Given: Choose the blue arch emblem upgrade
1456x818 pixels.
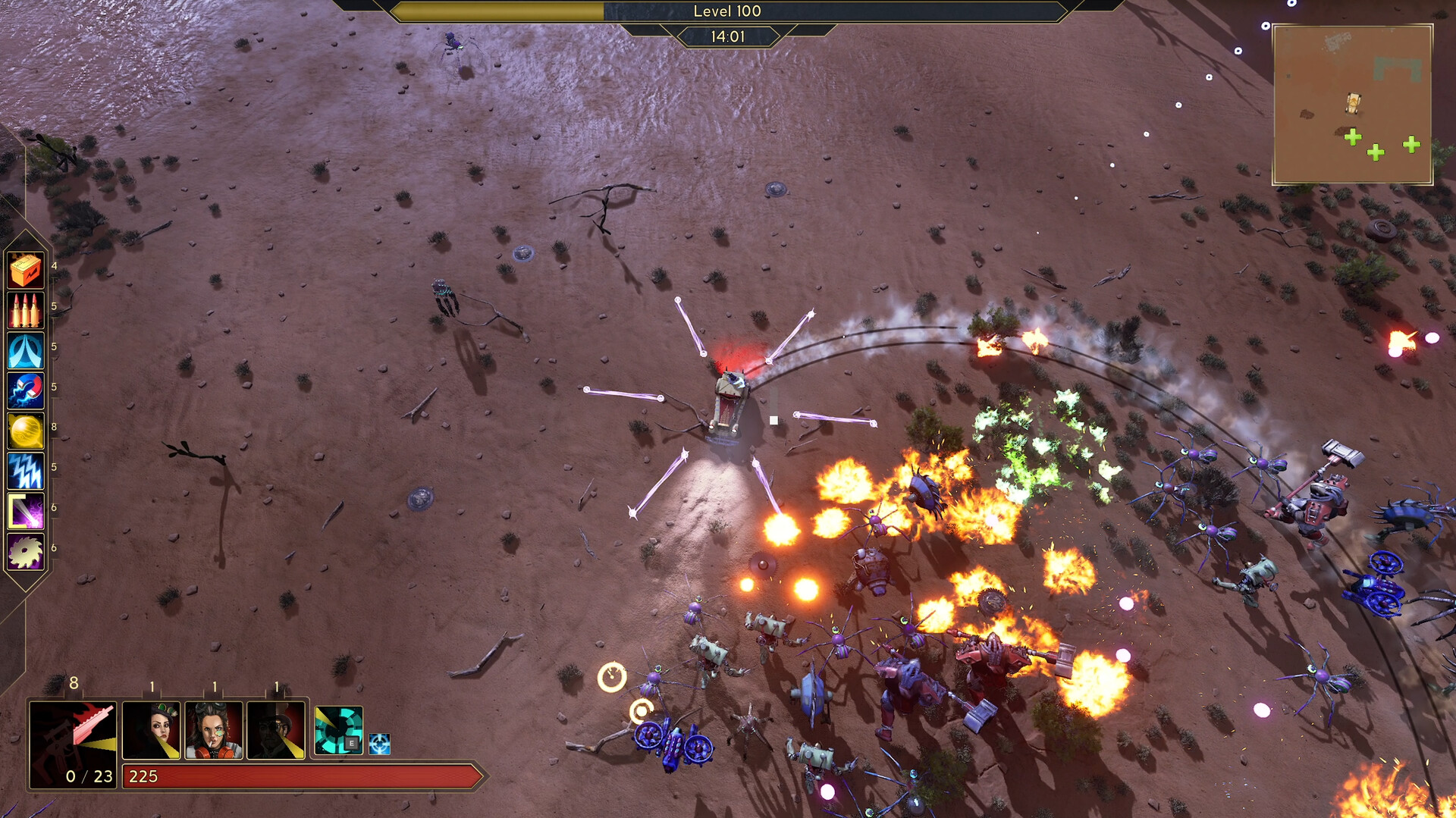Looking at the screenshot, I should click(25, 350).
